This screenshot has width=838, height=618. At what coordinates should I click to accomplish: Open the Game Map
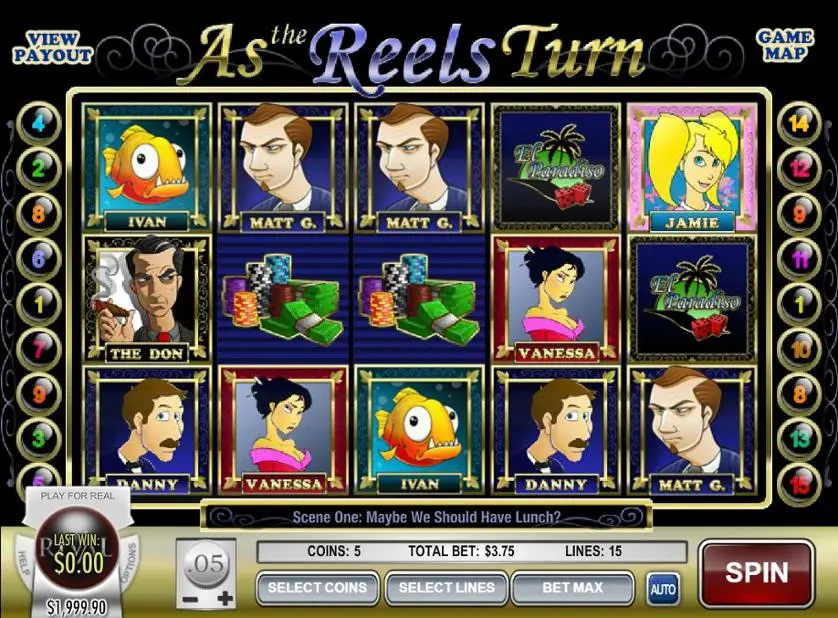(x=784, y=45)
